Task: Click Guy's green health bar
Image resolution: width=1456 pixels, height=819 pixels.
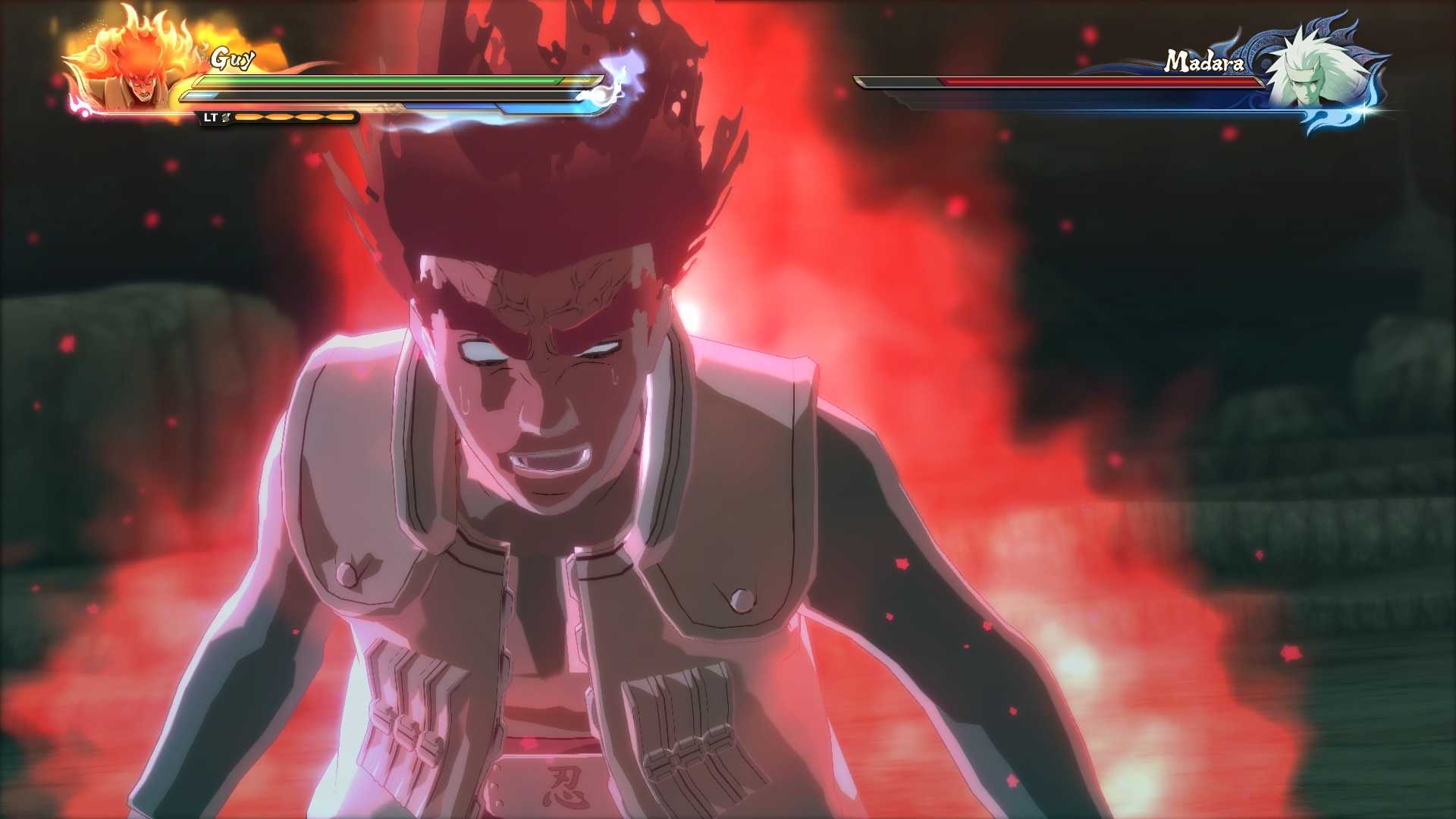Action: [x=379, y=80]
